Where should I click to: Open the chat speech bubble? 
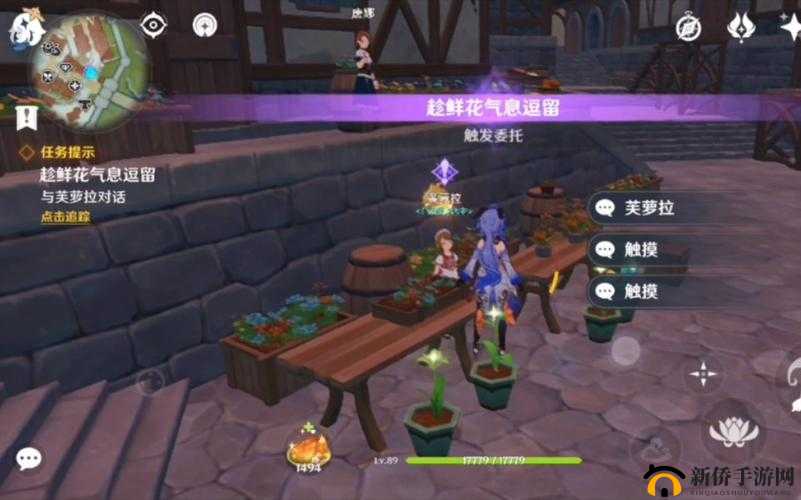coord(28,458)
